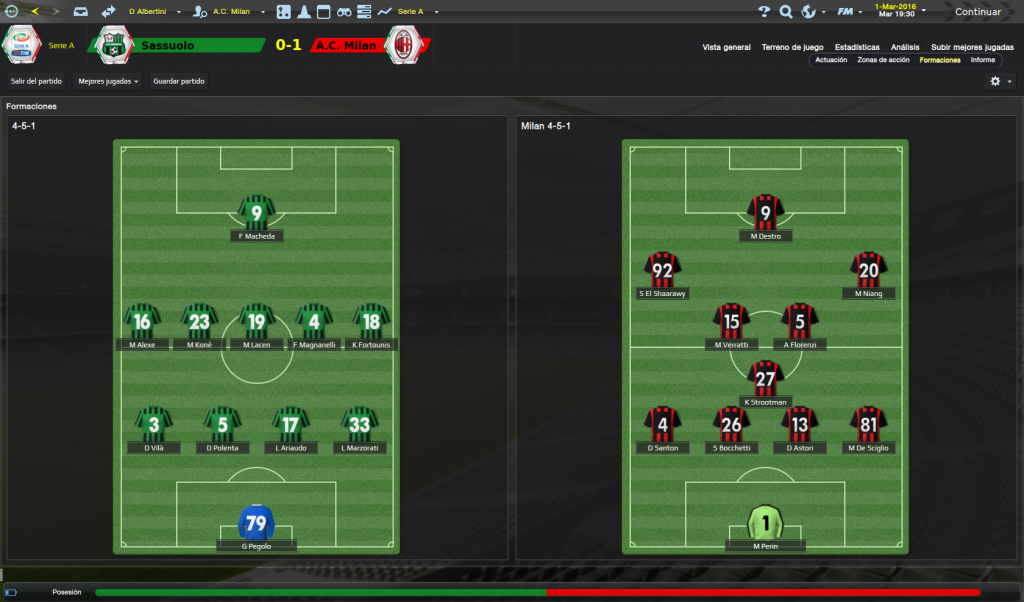Open the question mark help icon

(764, 12)
